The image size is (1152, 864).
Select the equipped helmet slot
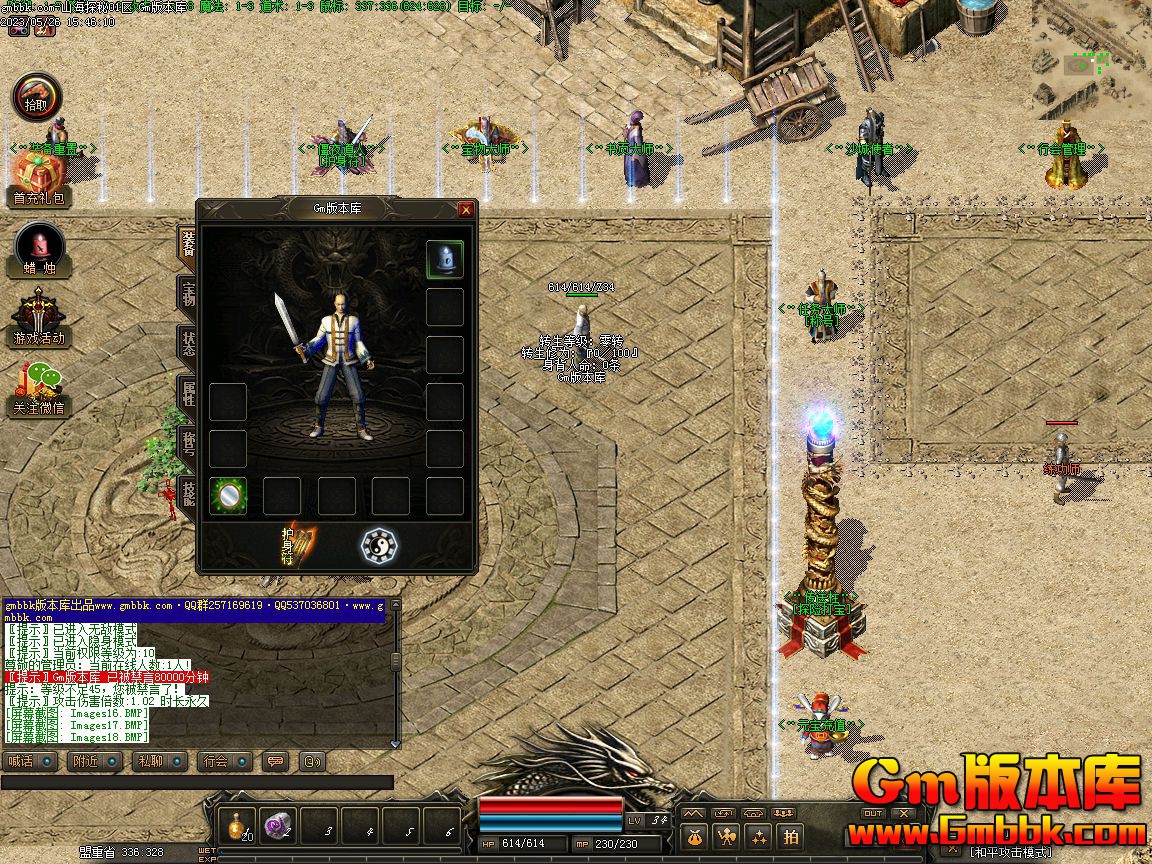445,259
